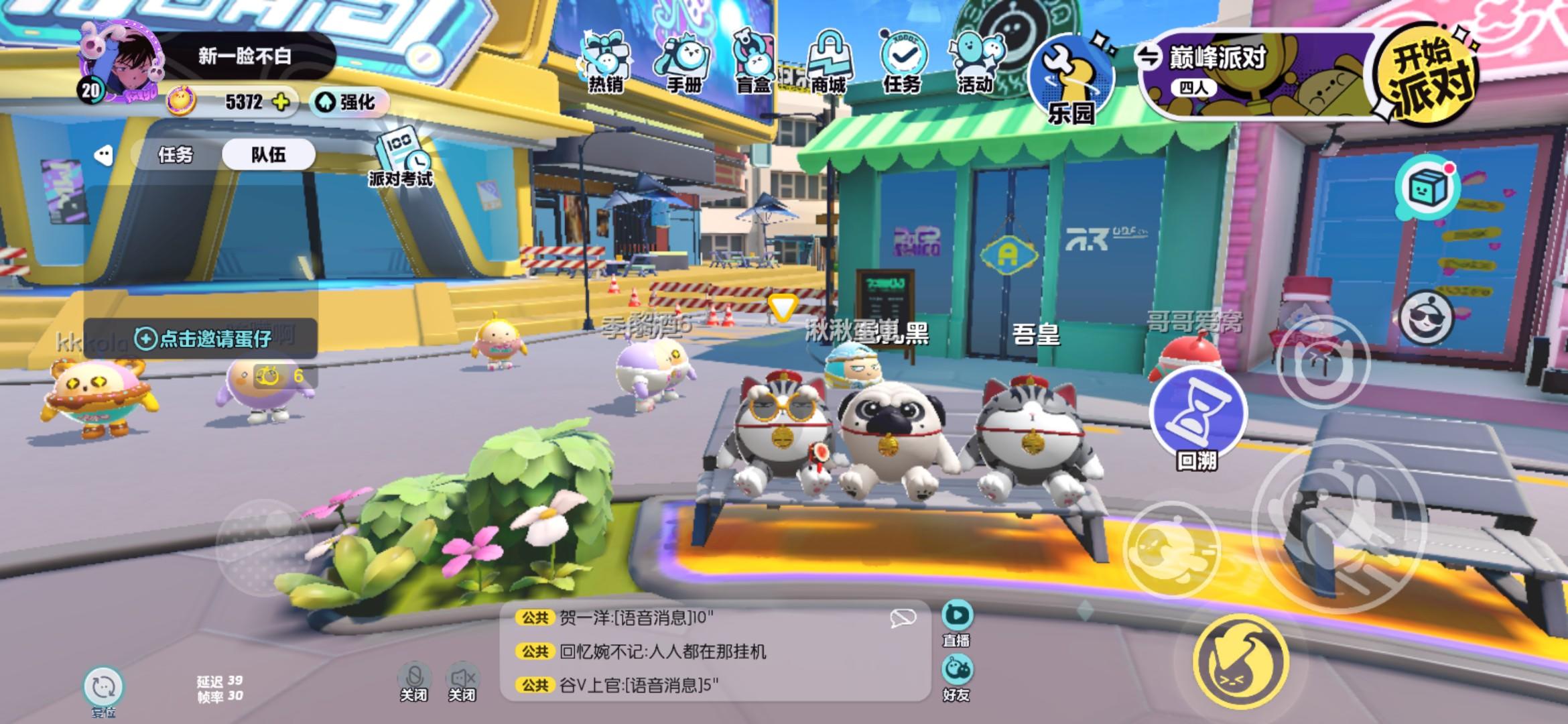Collapse the left task panel with the arrow
Viewport: 1568px width, 724px height.
coord(102,156)
